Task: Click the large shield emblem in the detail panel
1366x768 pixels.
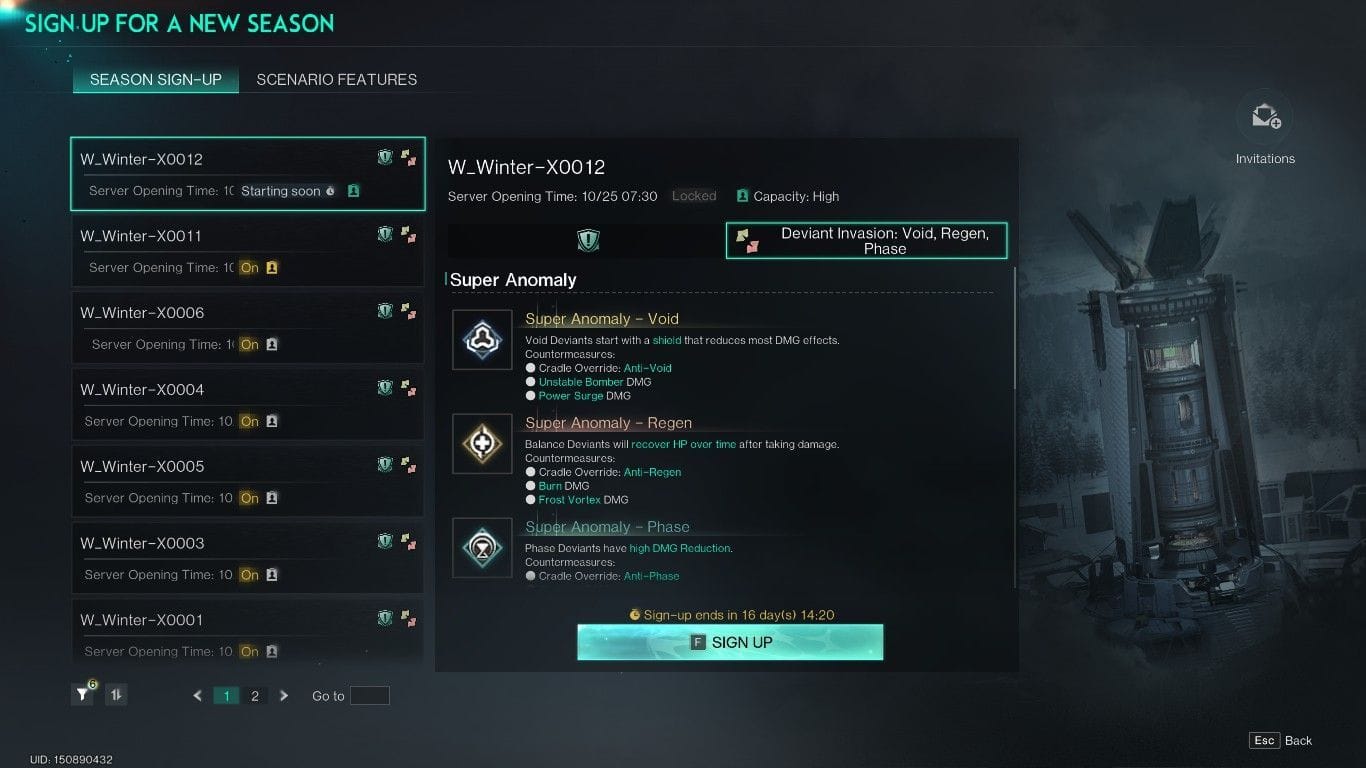Action: [588, 240]
